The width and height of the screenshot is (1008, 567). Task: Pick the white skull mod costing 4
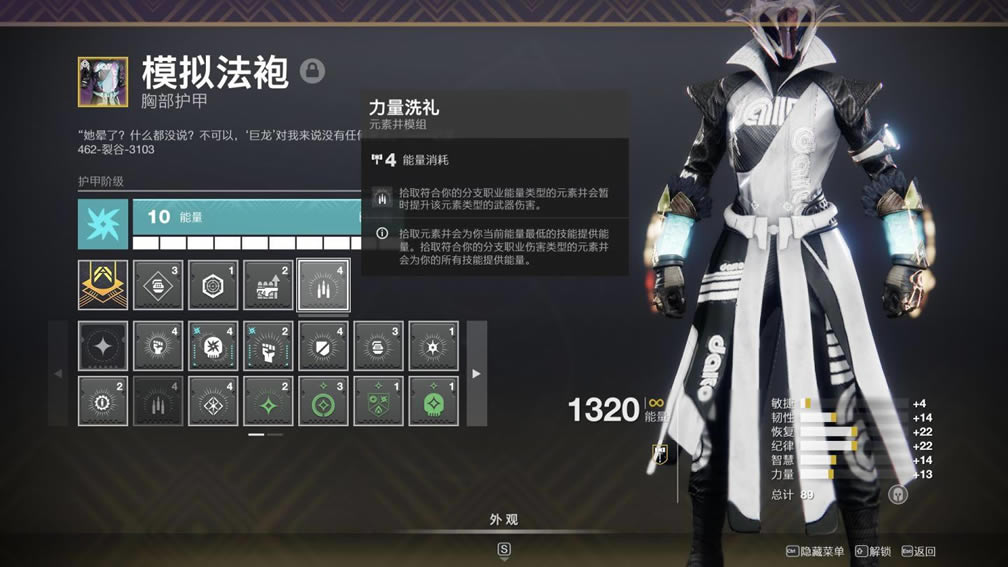click(x=213, y=346)
